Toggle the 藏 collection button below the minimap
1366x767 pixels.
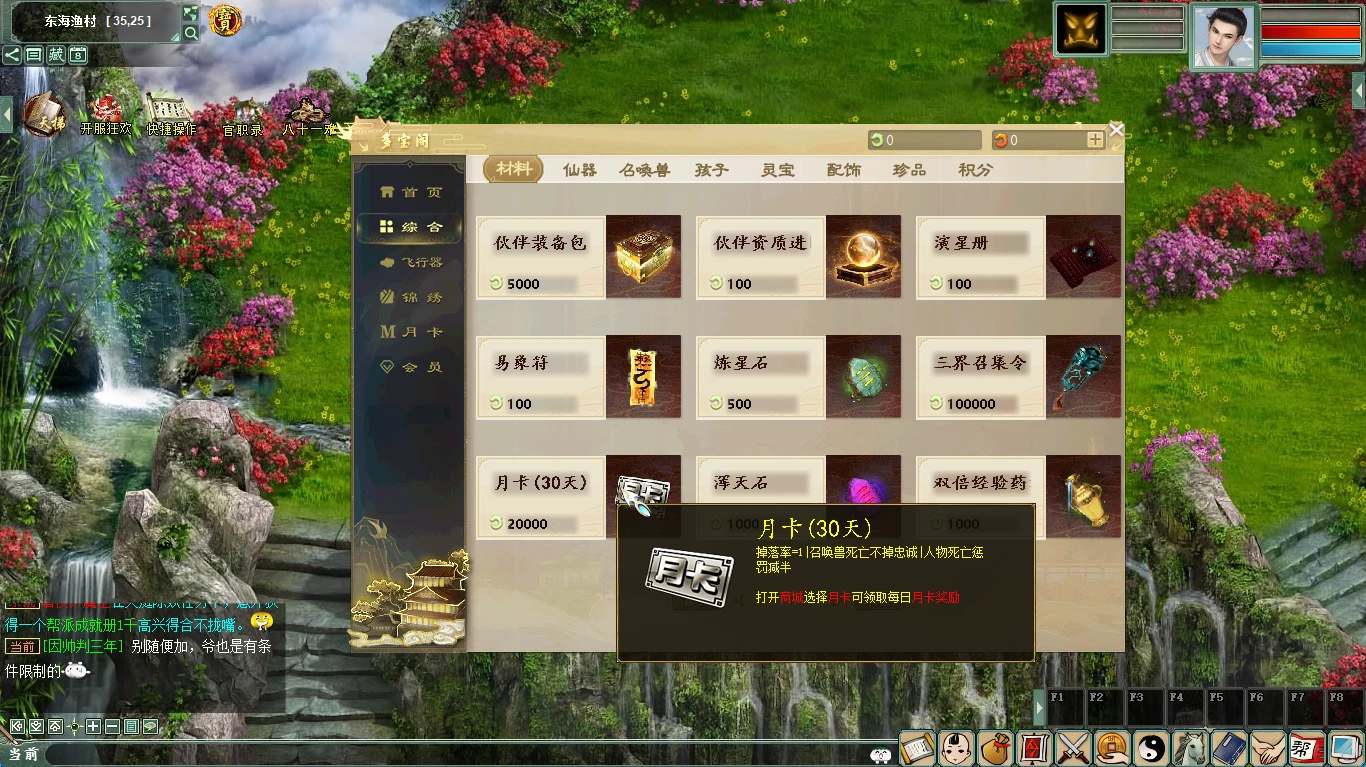55,55
